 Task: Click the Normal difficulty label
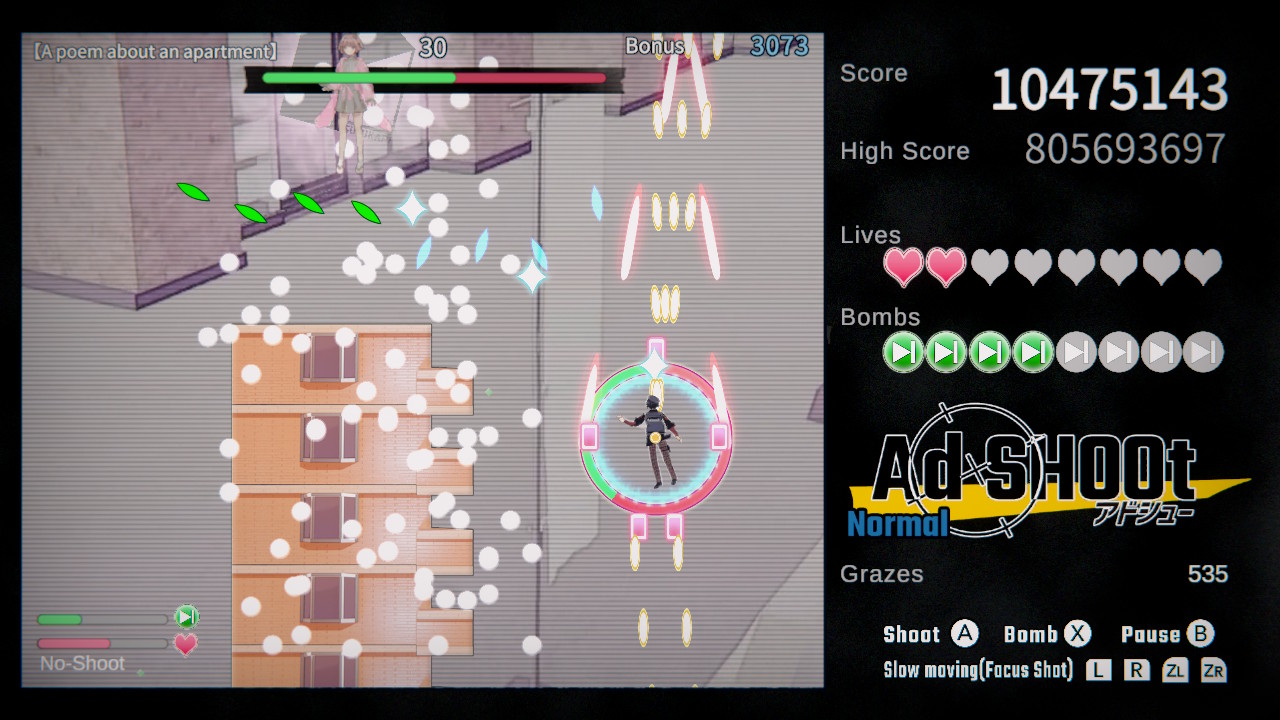coord(897,523)
